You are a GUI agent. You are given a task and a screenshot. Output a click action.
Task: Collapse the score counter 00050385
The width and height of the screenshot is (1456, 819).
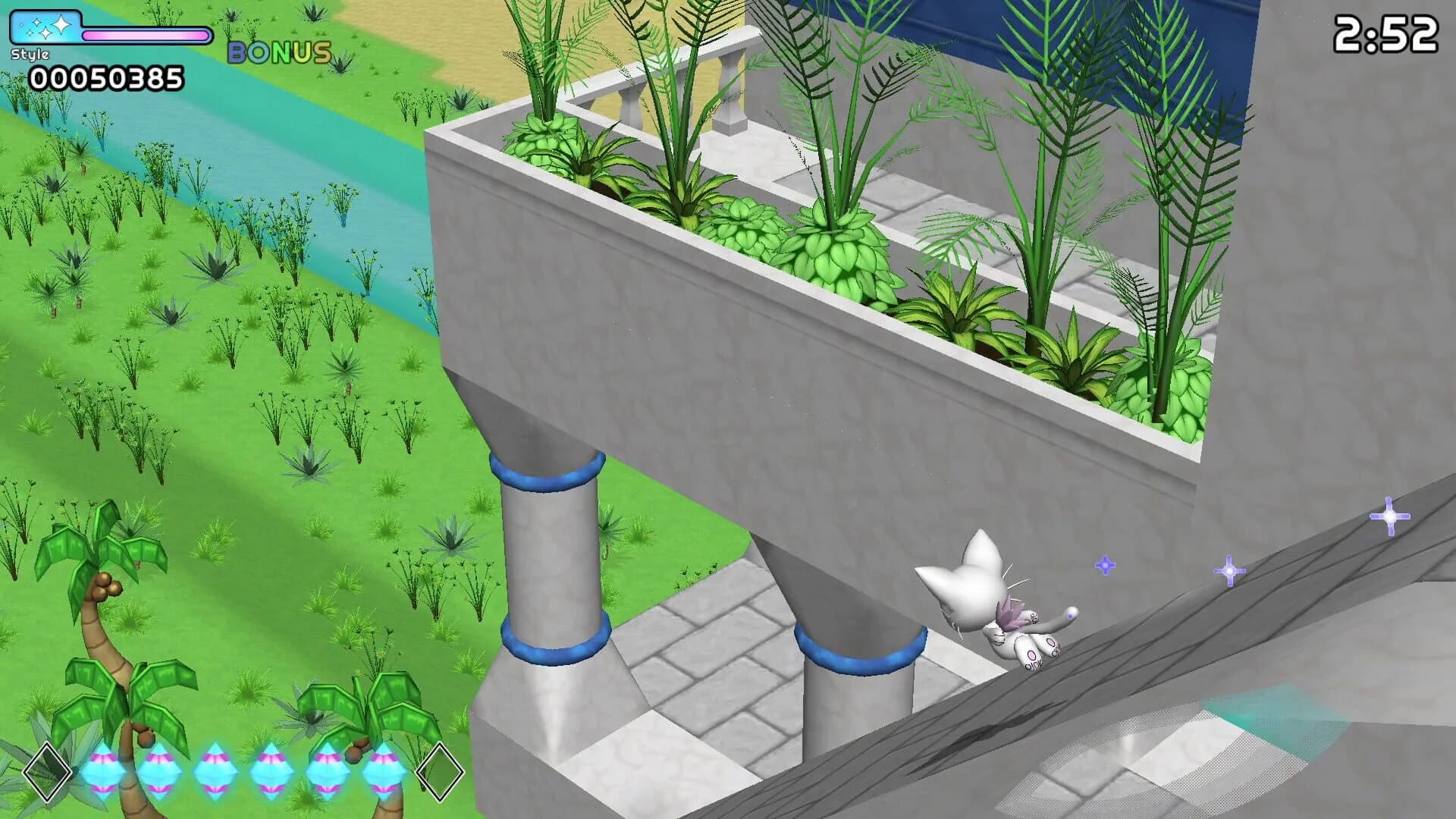[x=106, y=78]
